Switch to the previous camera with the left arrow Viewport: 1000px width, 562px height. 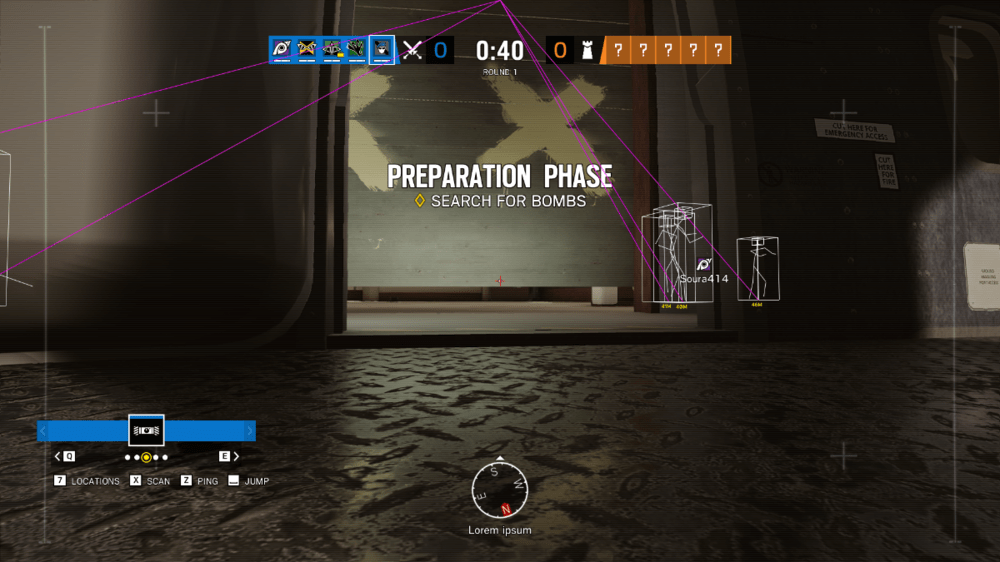coord(58,456)
